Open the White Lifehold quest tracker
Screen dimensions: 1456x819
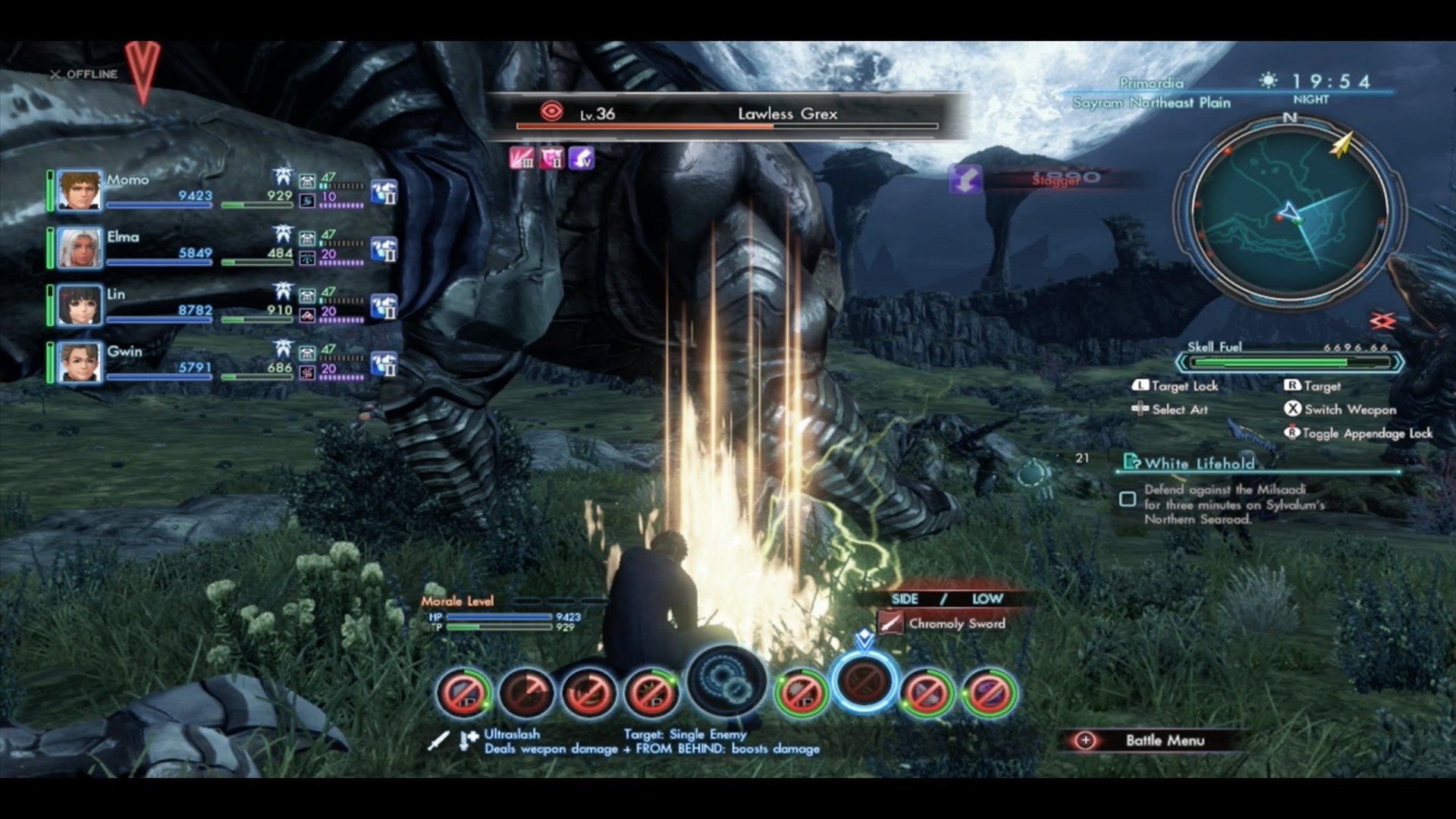pyautogui.click(x=1198, y=463)
